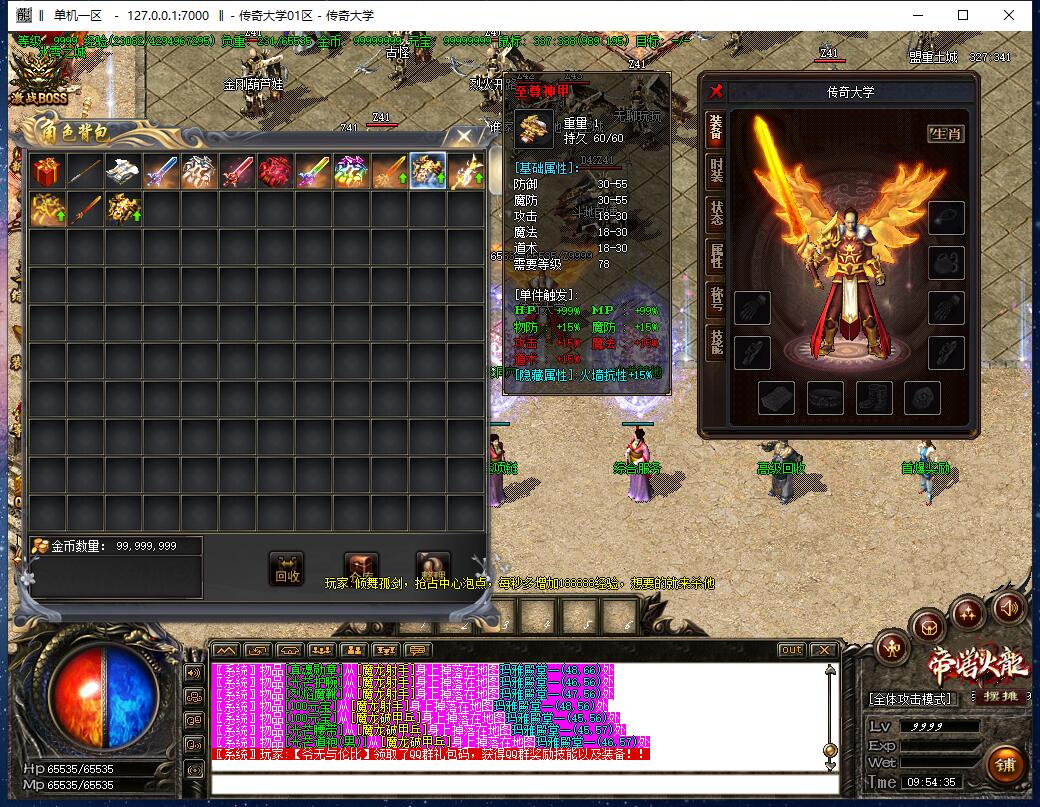1040x807 pixels.
Task: Select the rainbow-colored armor item
Action: (x=351, y=171)
